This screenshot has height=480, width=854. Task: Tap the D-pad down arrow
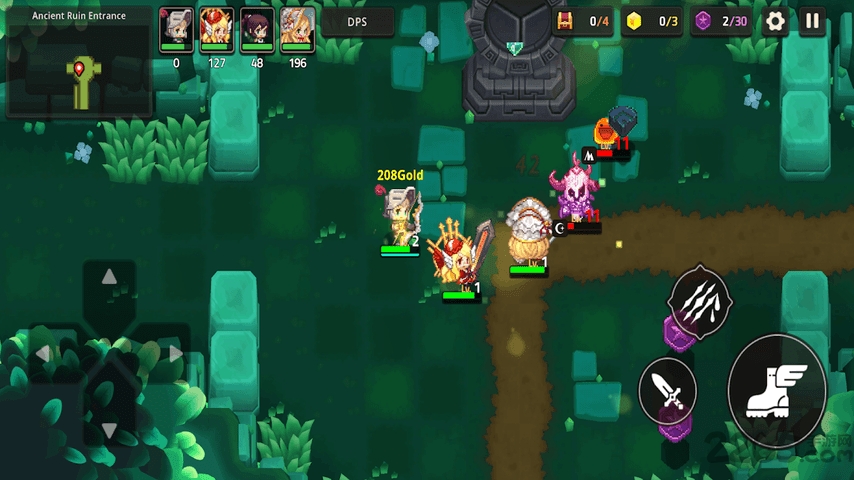(x=110, y=430)
